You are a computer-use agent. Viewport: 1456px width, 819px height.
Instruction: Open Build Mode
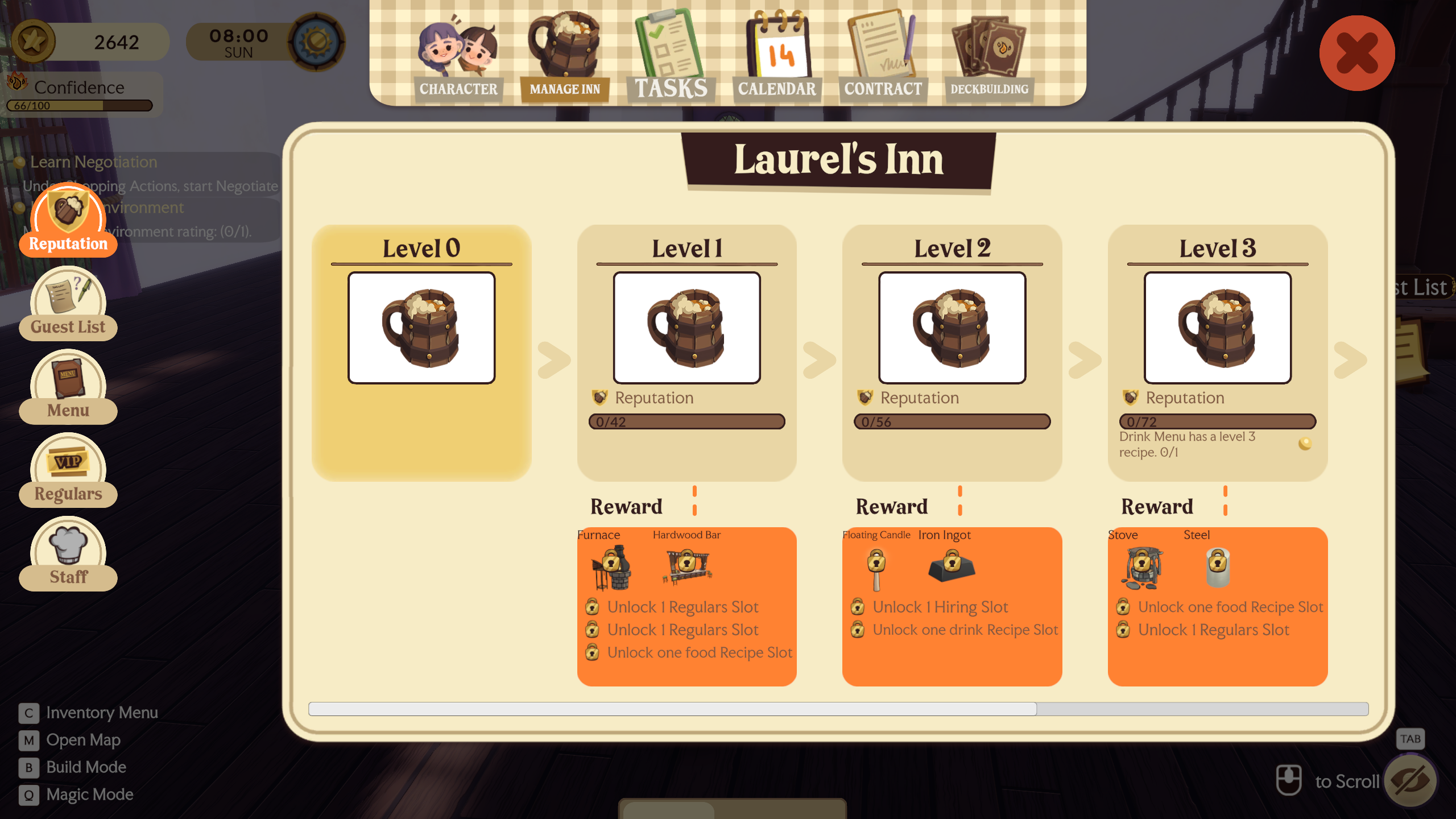coord(86,767)
